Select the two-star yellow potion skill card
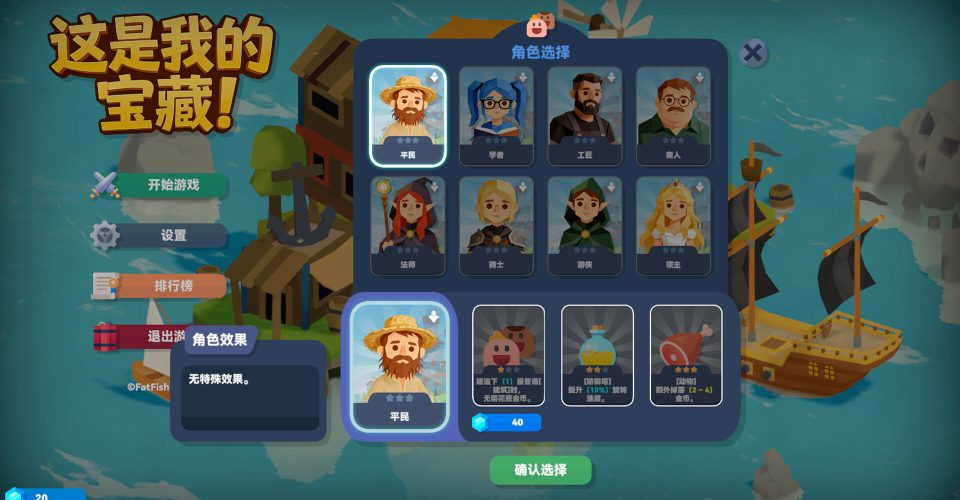The width and height of the screenshot is (960, 500). (x=597, y=355)
